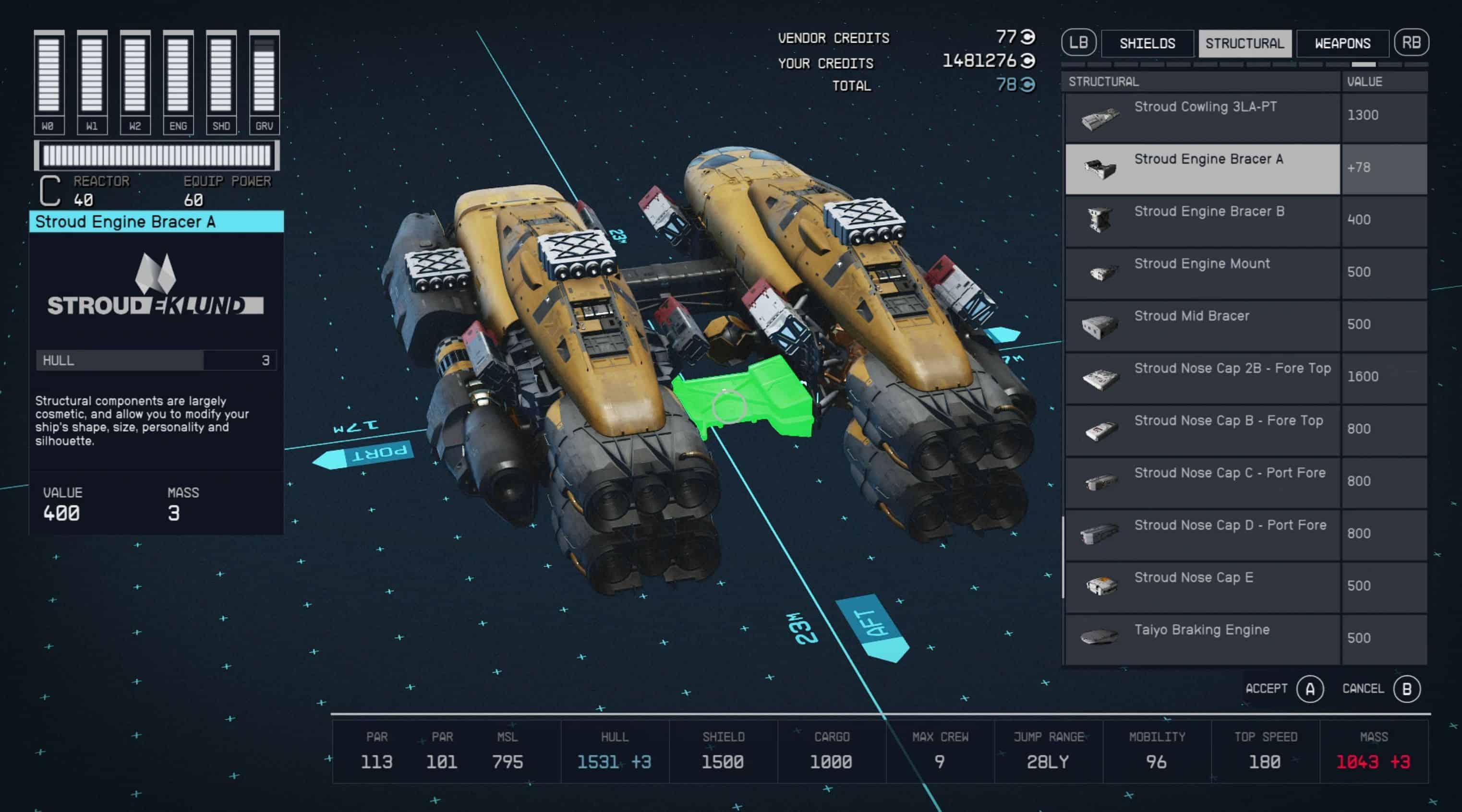Select the Taiyo Braking Engine row
1462x812 pixels.
tap(1203, 639)
